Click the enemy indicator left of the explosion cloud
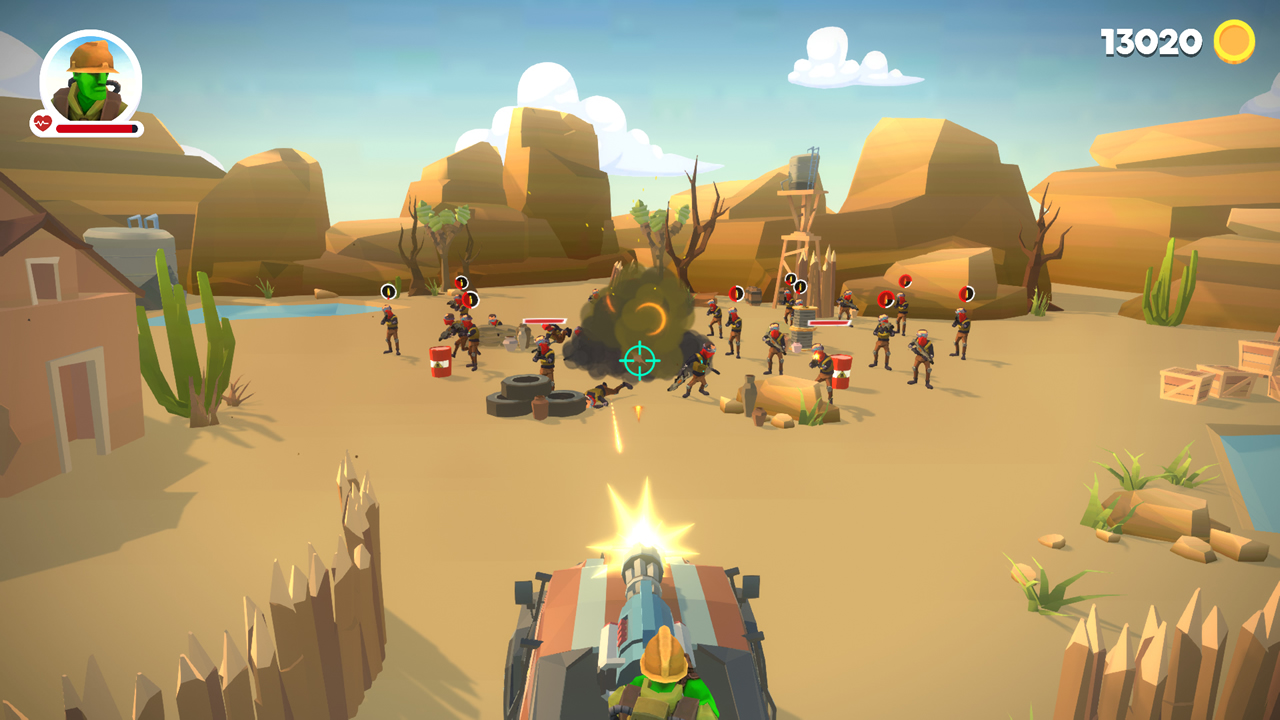The width and height of the screenshot is (1280, 720). click(461, 283)
